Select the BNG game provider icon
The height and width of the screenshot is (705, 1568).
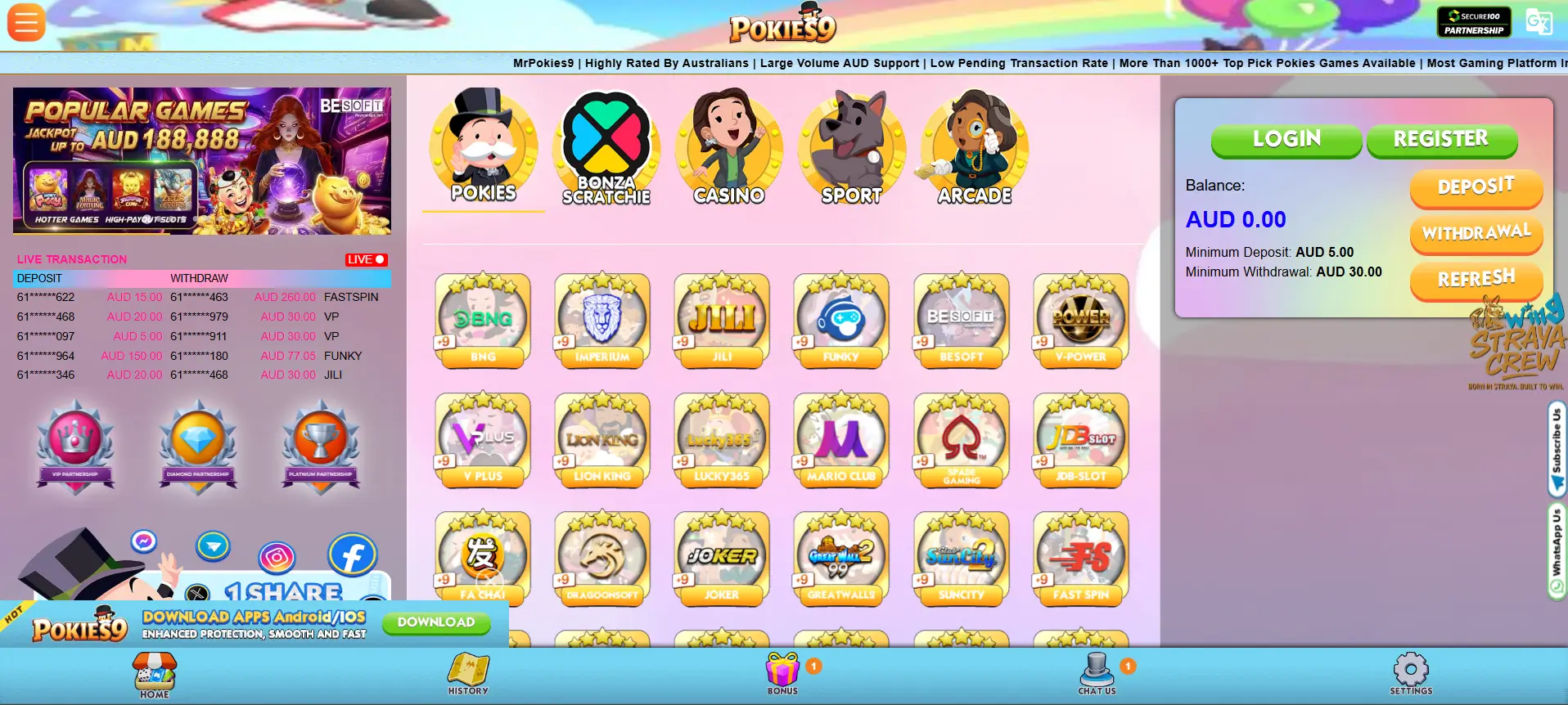pos(483,319)
